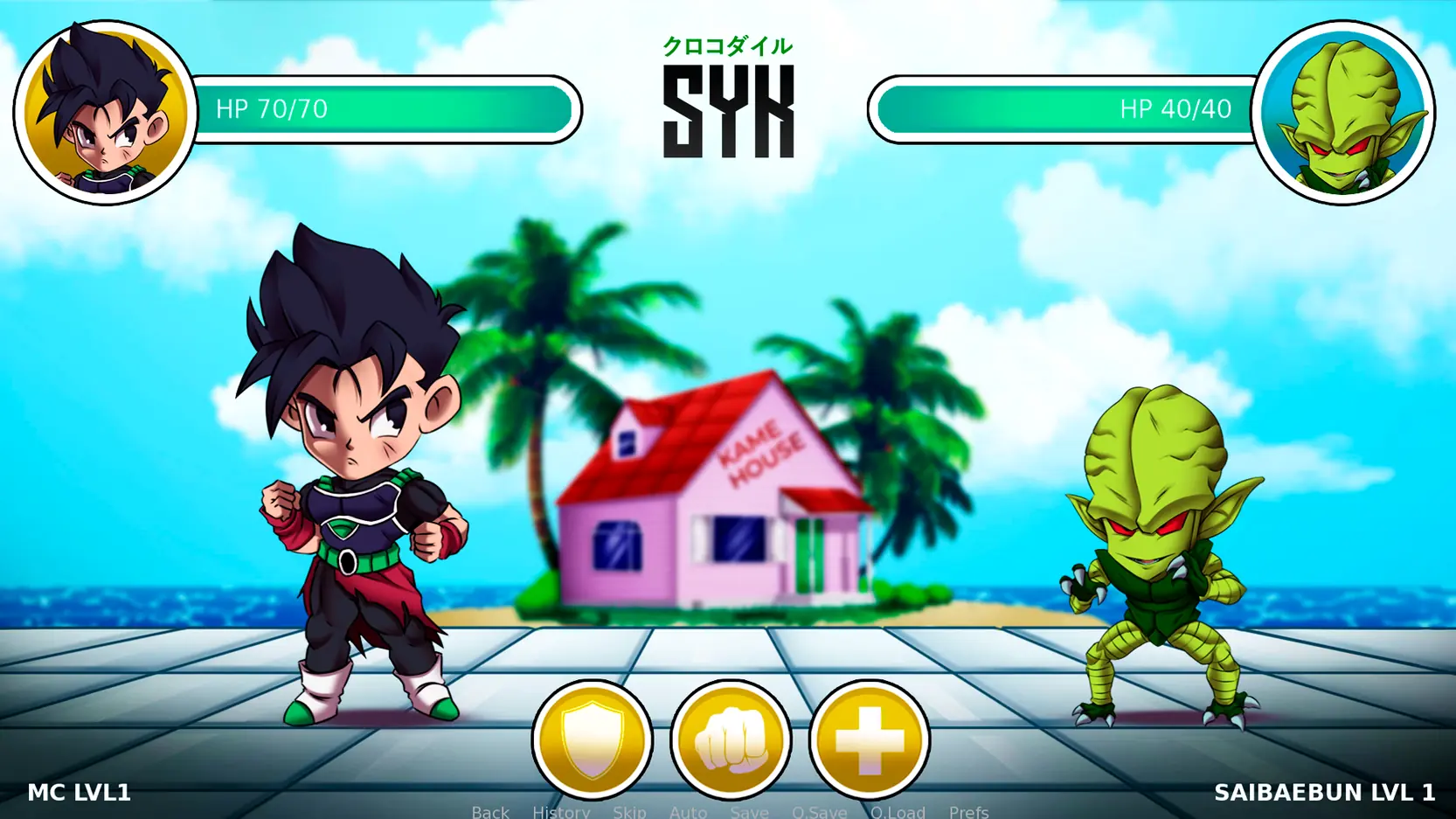Open the Save screen

point(749,811)
